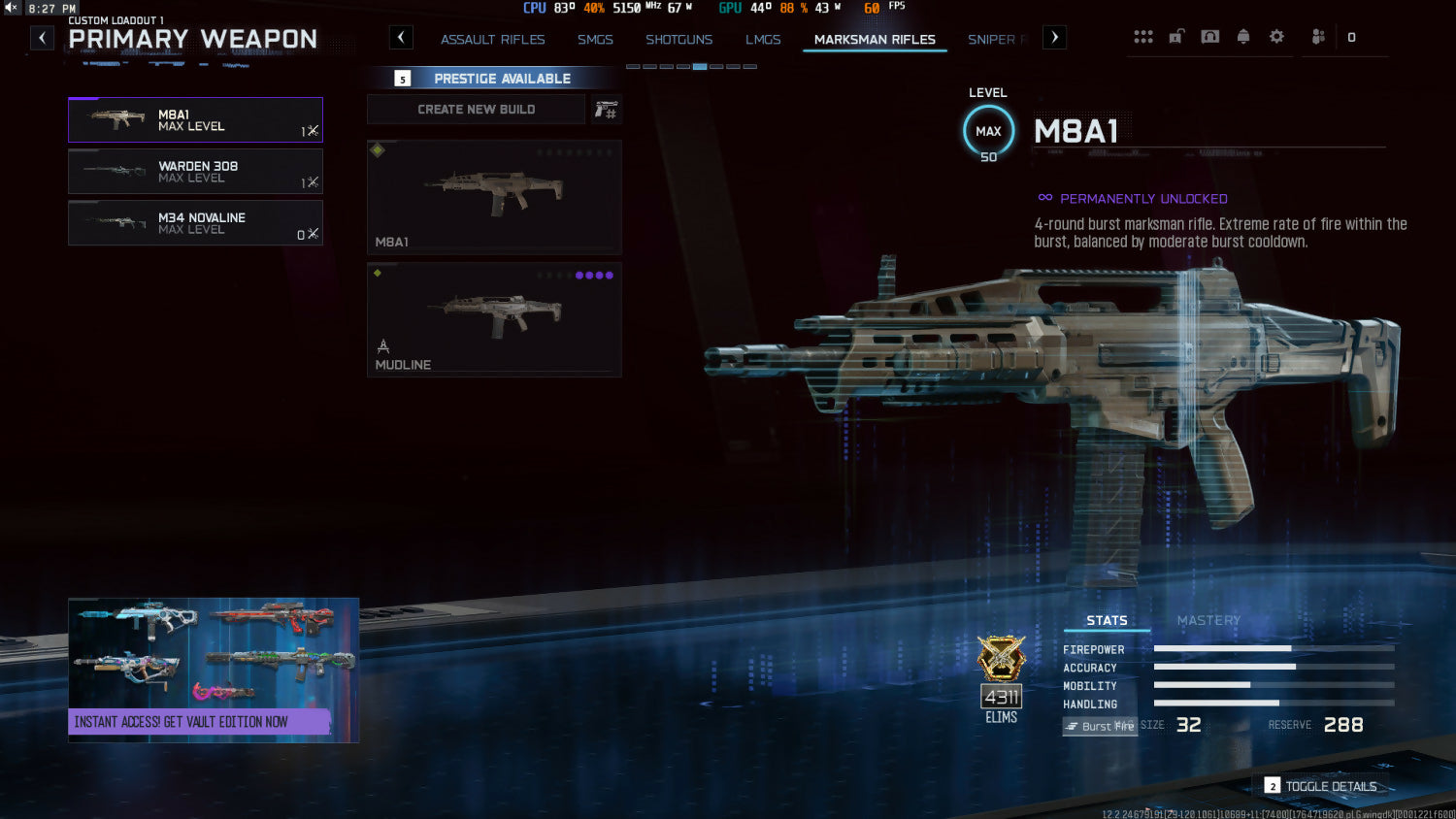Open the SMGs category
The height and width of the screenshot is (819, 1456).
(x=595, y=40)
